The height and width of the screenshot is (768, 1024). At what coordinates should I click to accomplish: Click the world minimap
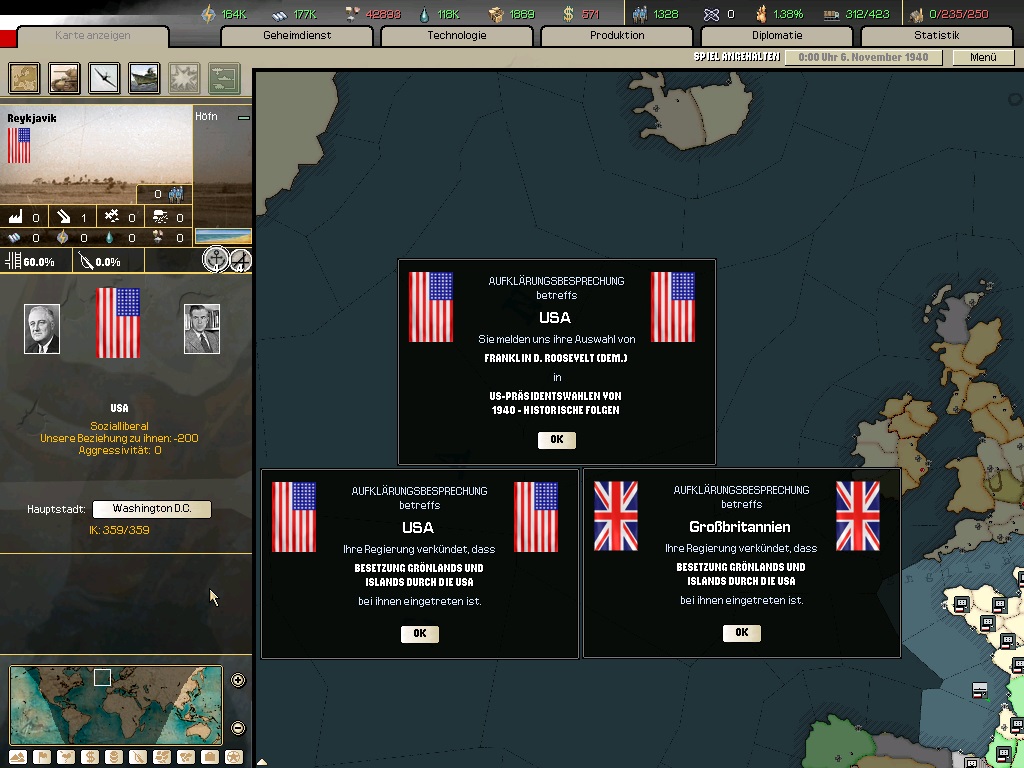[115, 705]
